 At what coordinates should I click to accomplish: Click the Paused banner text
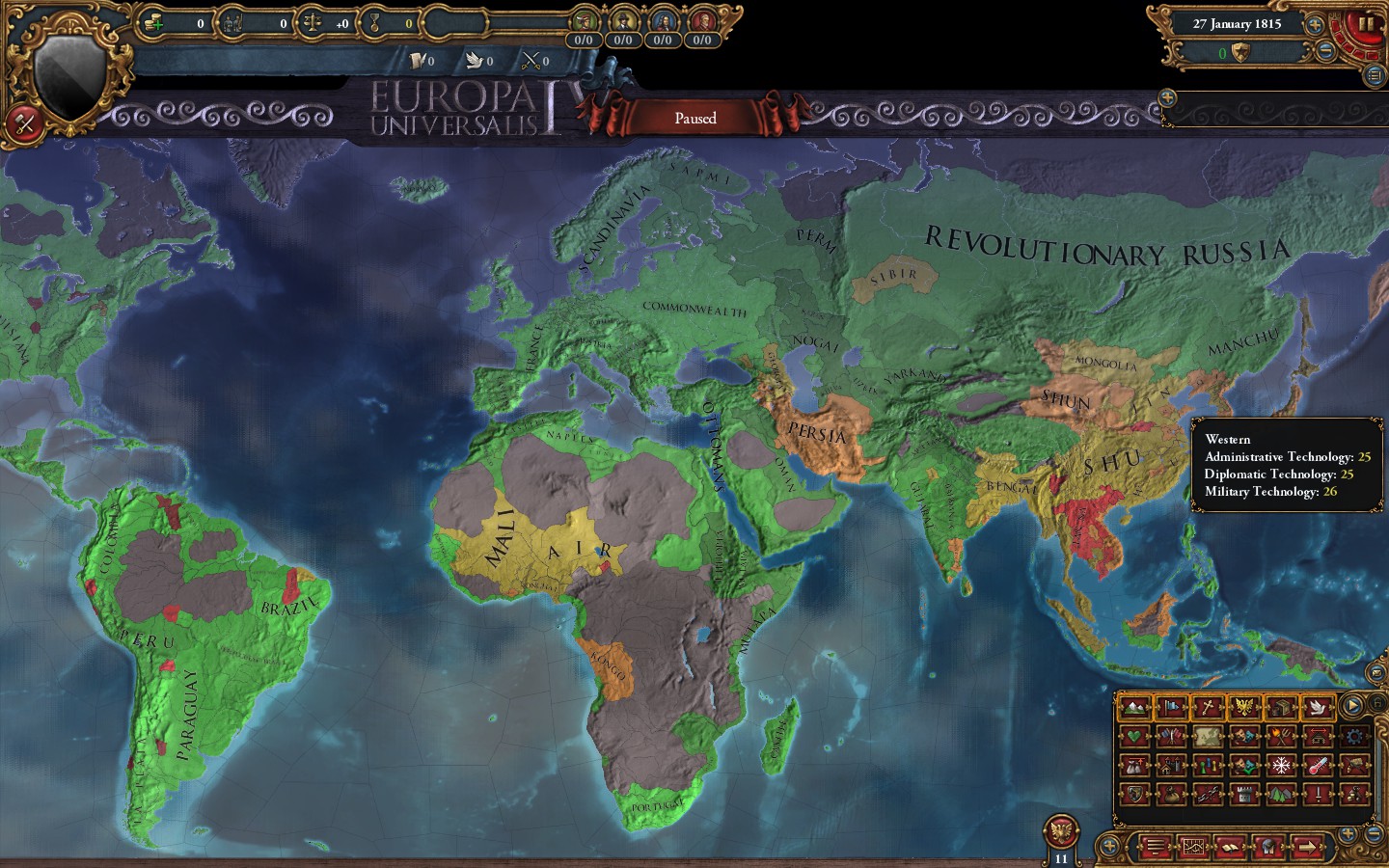click(694, 118)
